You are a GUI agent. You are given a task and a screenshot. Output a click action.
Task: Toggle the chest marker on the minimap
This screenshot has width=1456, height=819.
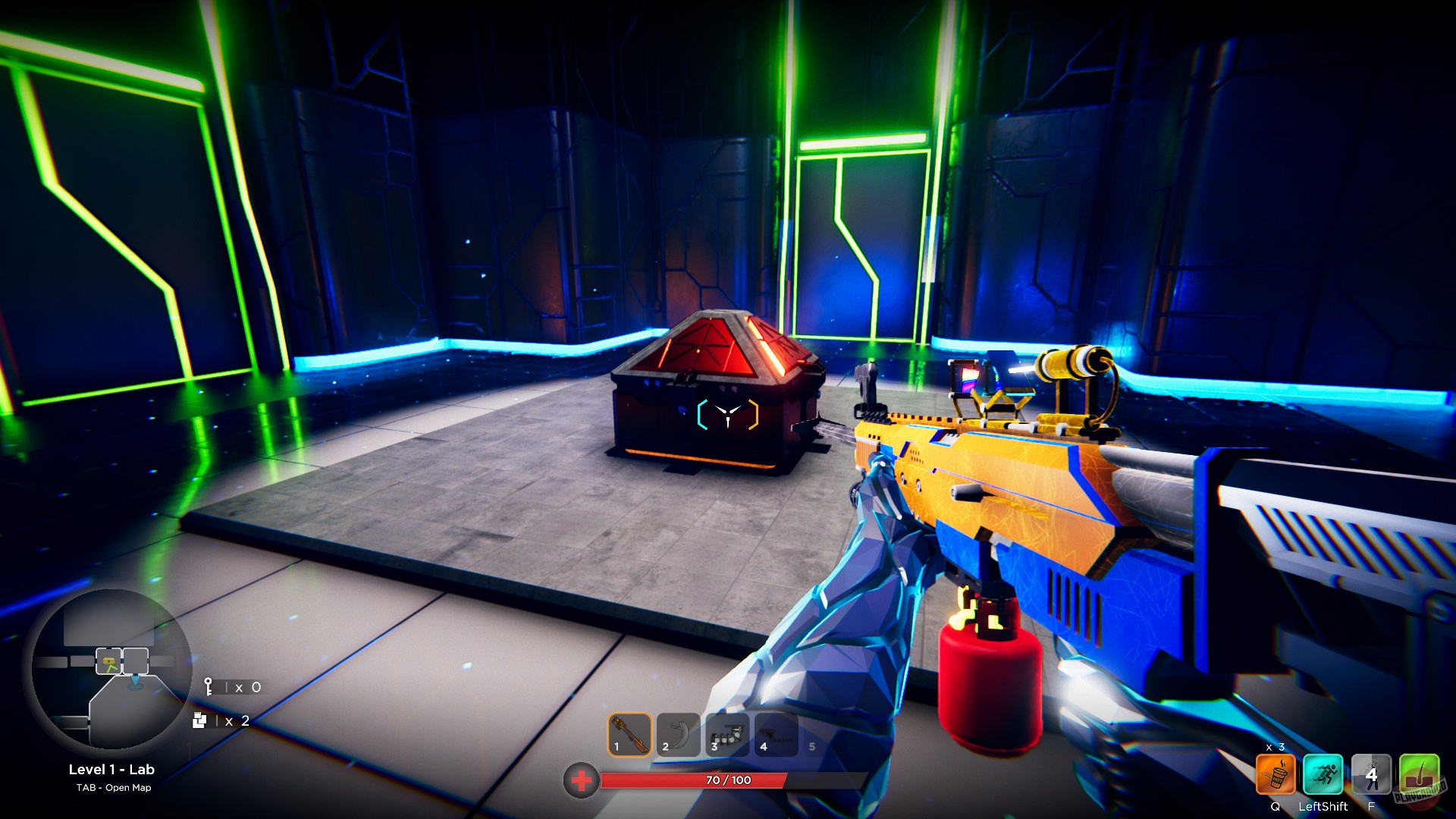(x=108, y=660)
